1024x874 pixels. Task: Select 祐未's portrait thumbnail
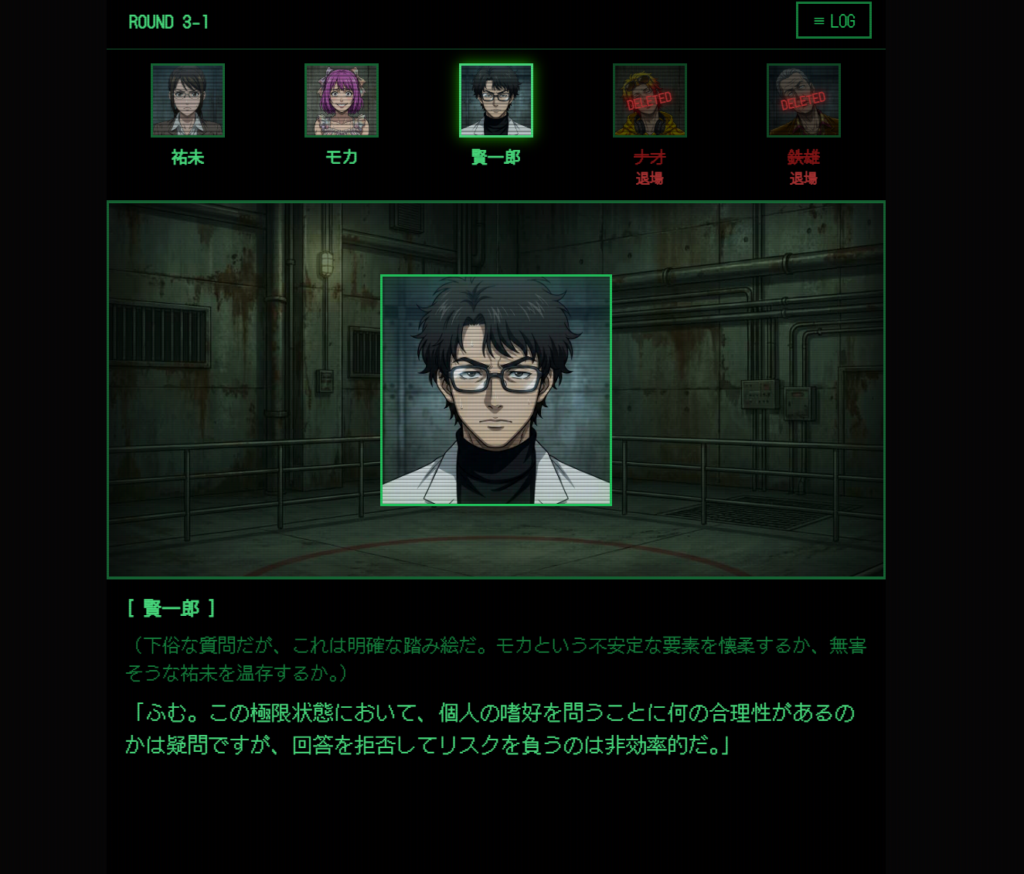[x=188, y=100]
